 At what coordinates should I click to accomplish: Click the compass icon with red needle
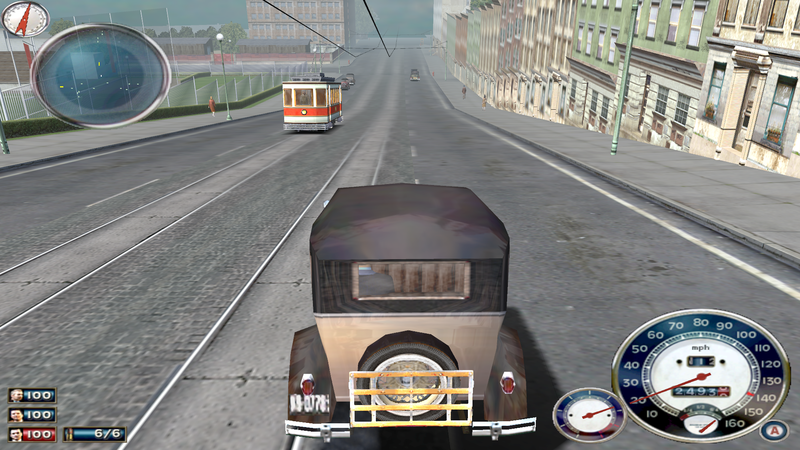25,18
